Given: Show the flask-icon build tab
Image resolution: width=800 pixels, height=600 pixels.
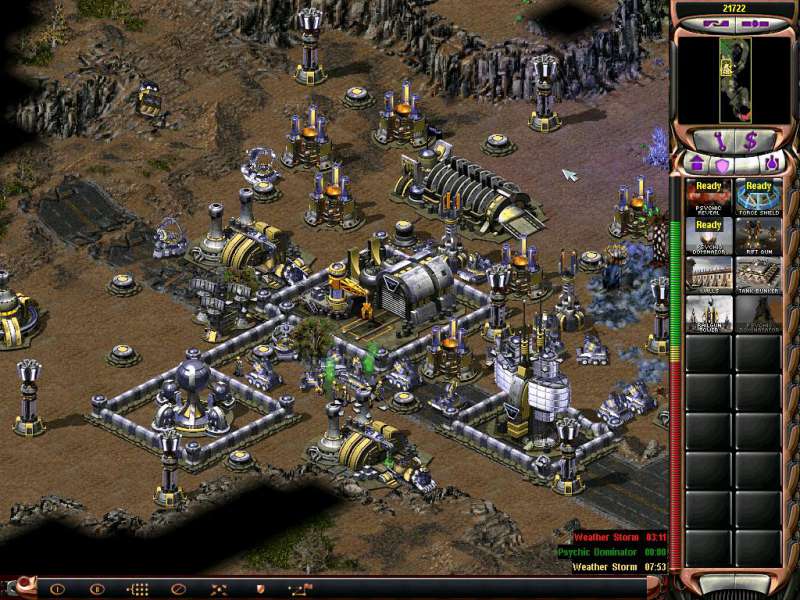Looking at the screenshot, I should (772, 163).
